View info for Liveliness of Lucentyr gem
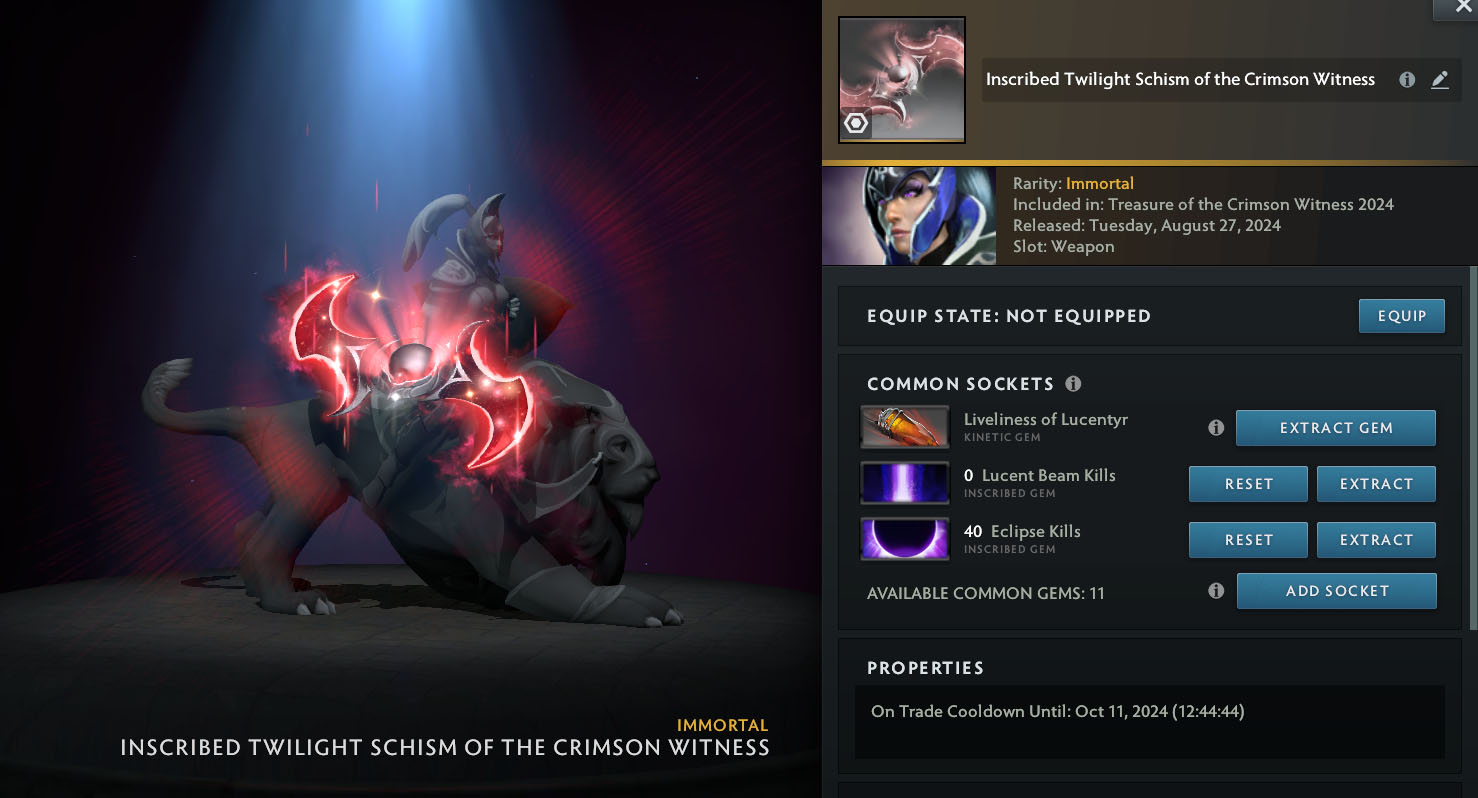The height and width of the screenshot is (798, 1478). point(1216,428)
